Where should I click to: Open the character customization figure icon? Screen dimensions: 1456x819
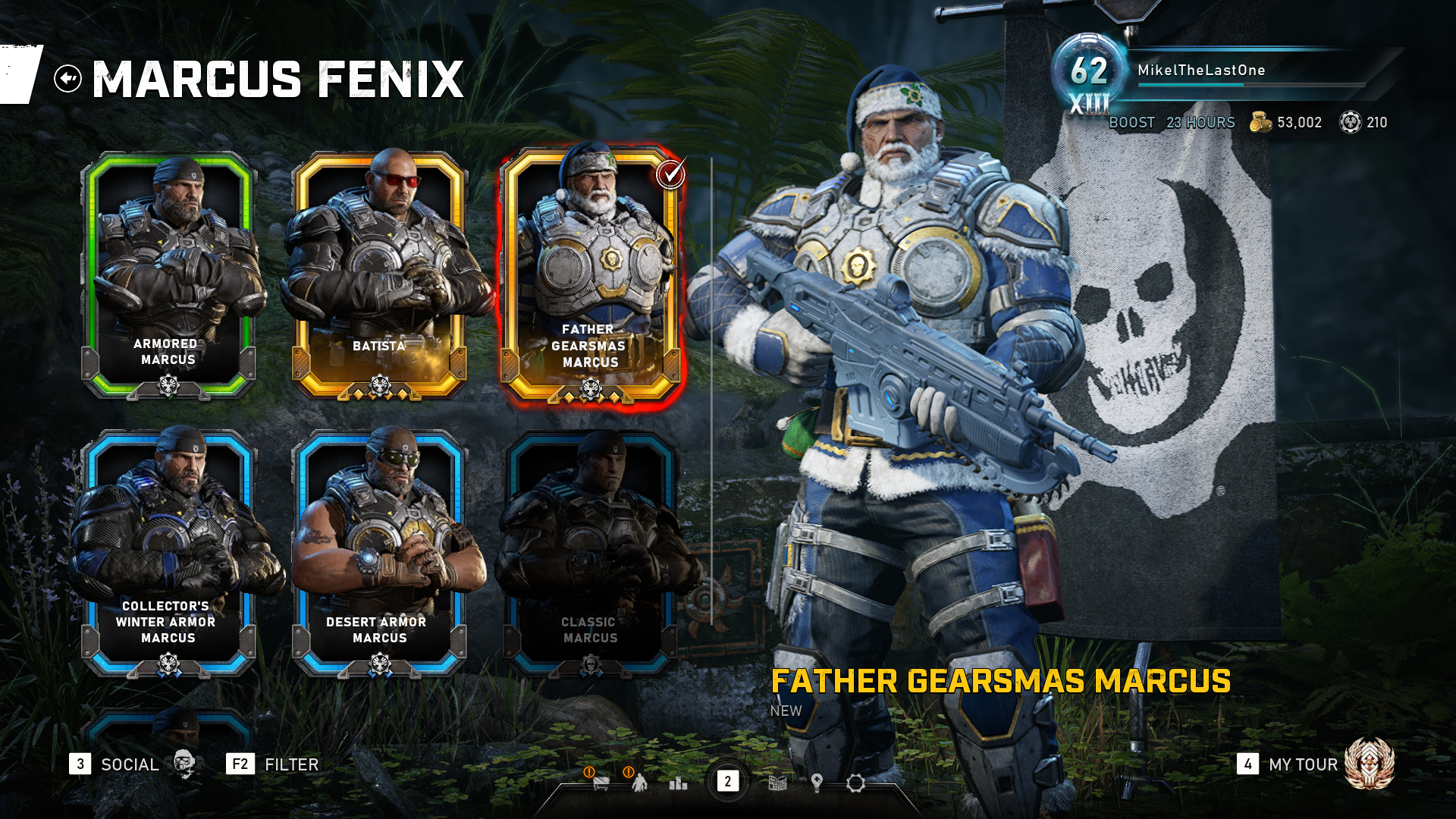point(640,782)
